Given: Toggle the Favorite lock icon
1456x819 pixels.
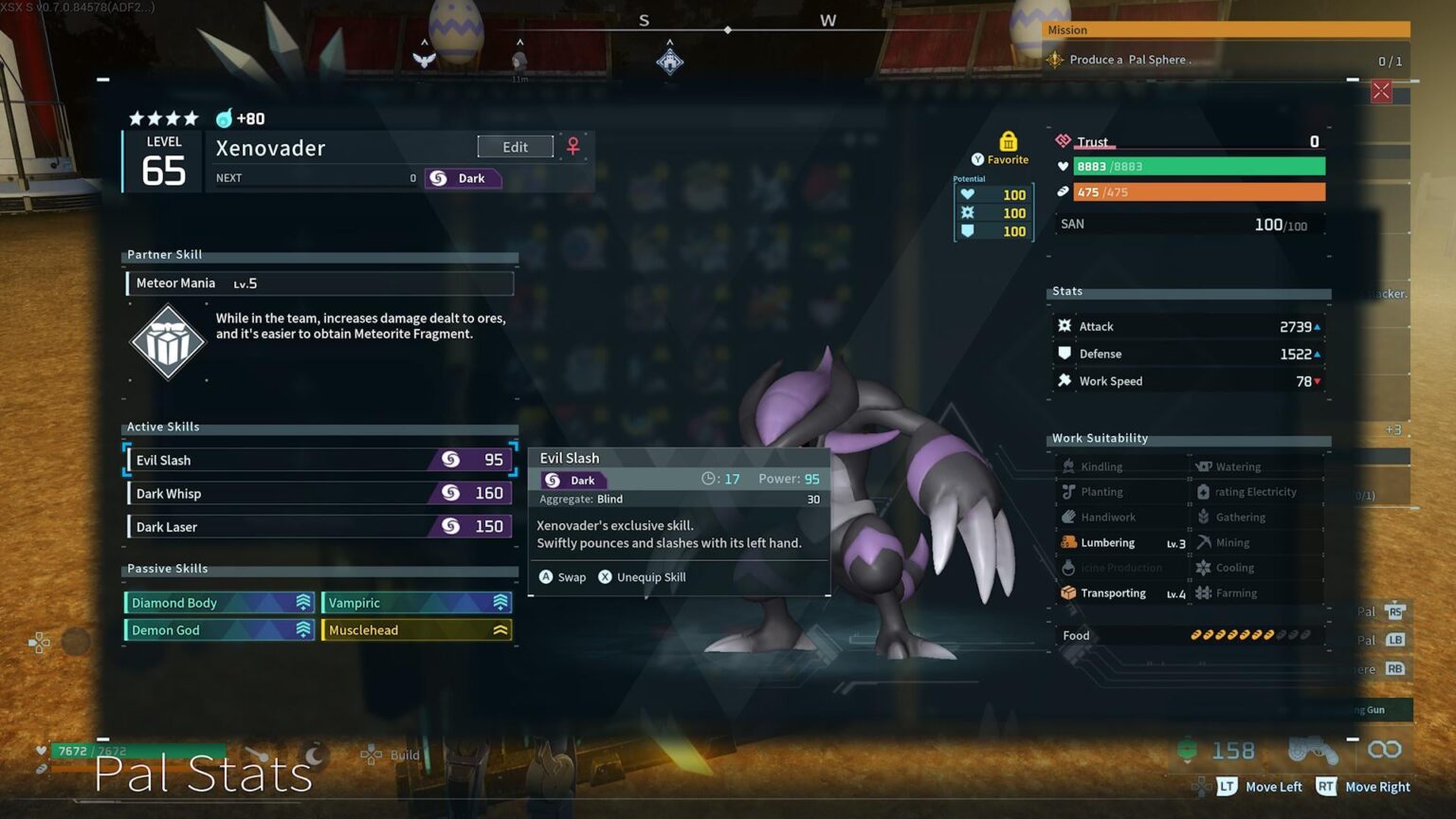Looking at the screenshot, I should [x=1008, y=142].
